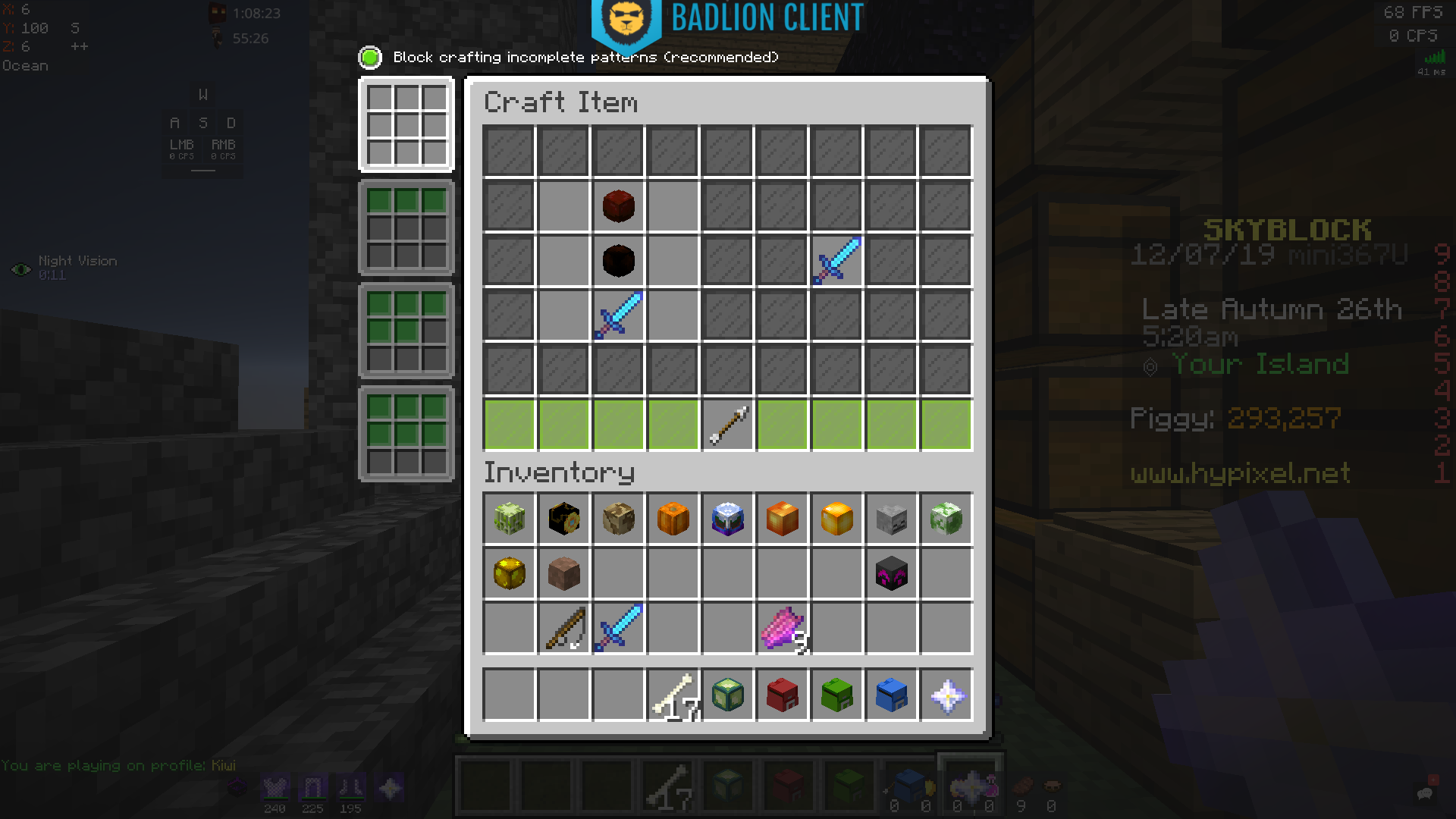
Task: Select the red backpack
Action: tap(782, 695)
